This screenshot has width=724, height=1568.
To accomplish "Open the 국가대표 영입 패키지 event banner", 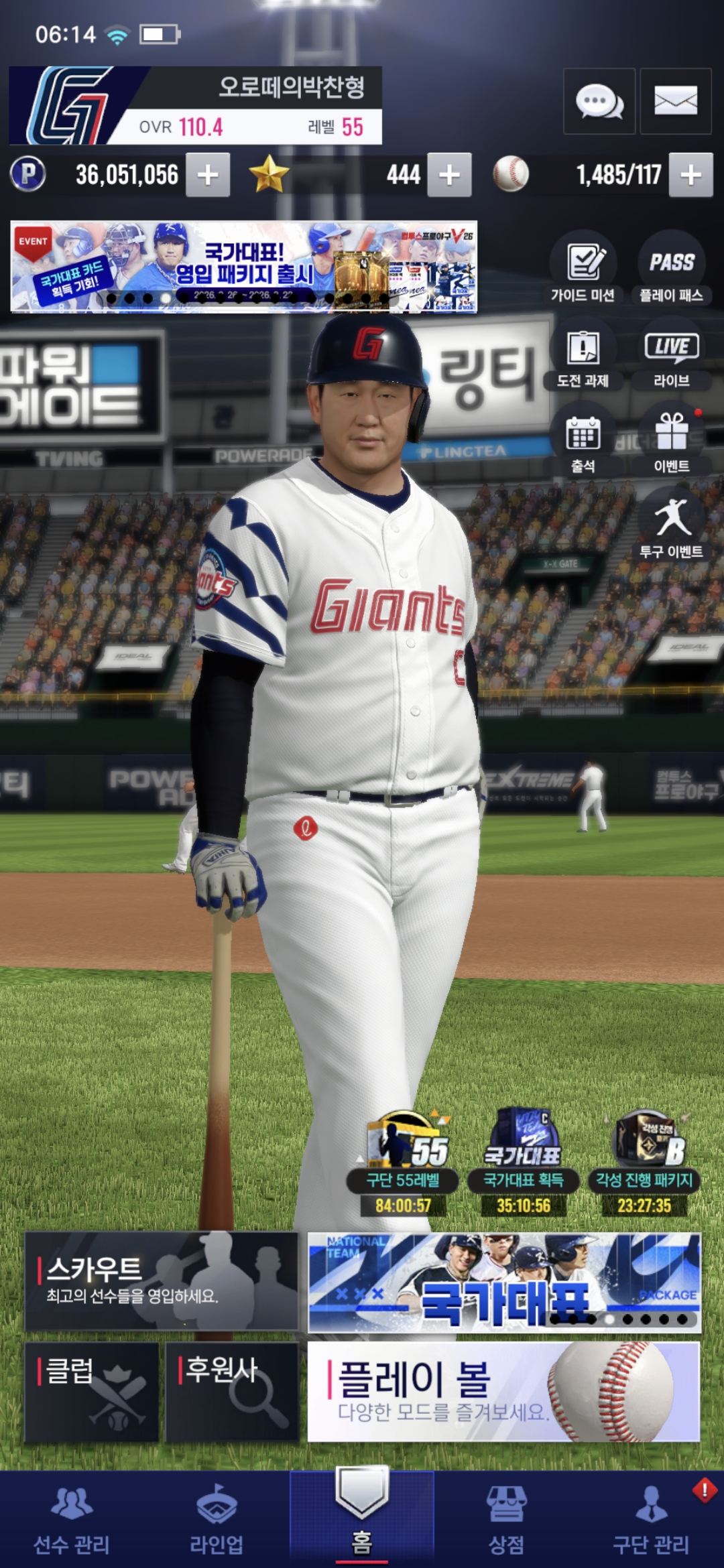I will pyautogui.click(x=243, y=267).
